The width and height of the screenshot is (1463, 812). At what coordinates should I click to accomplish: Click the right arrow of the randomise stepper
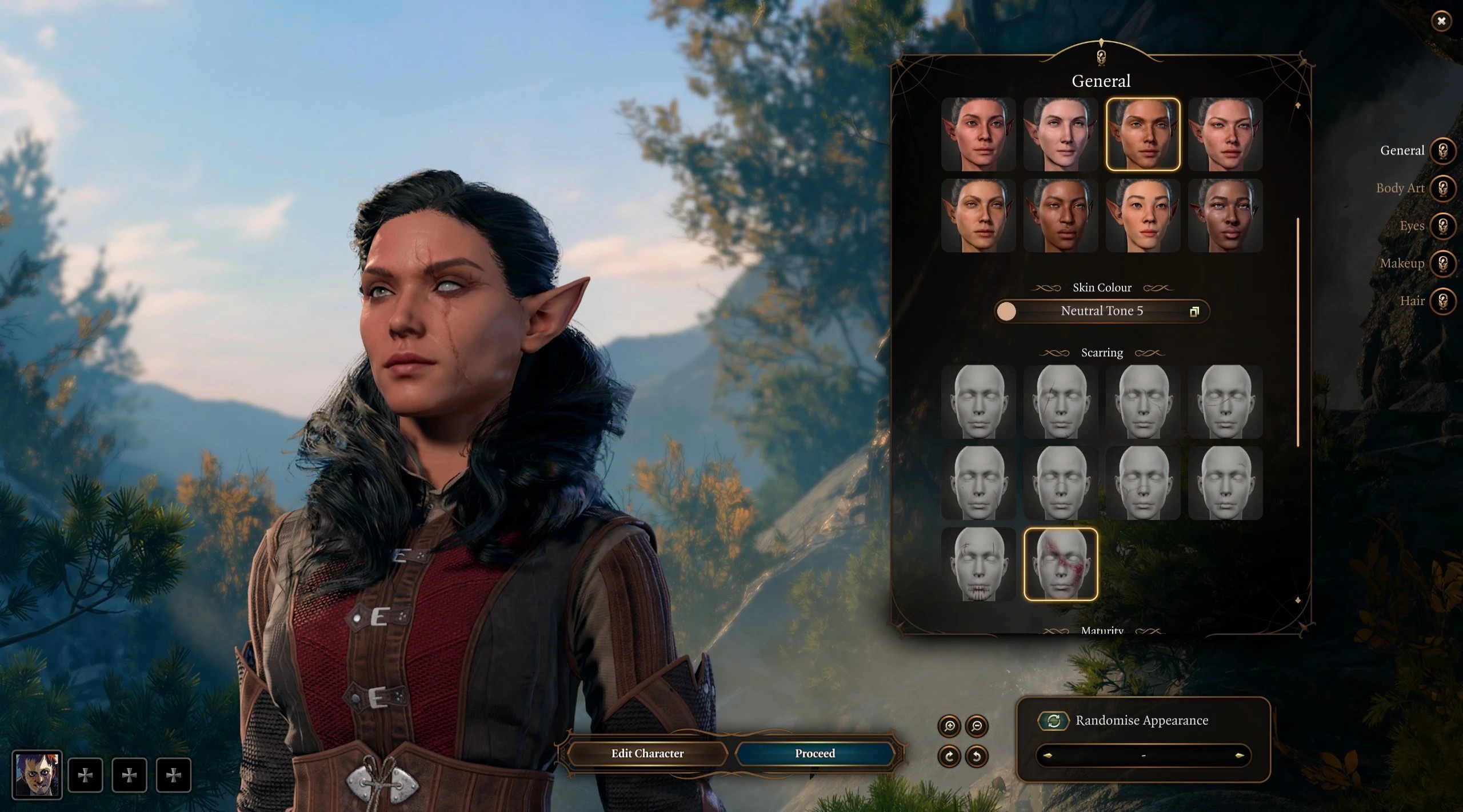tap(1239, 755)
